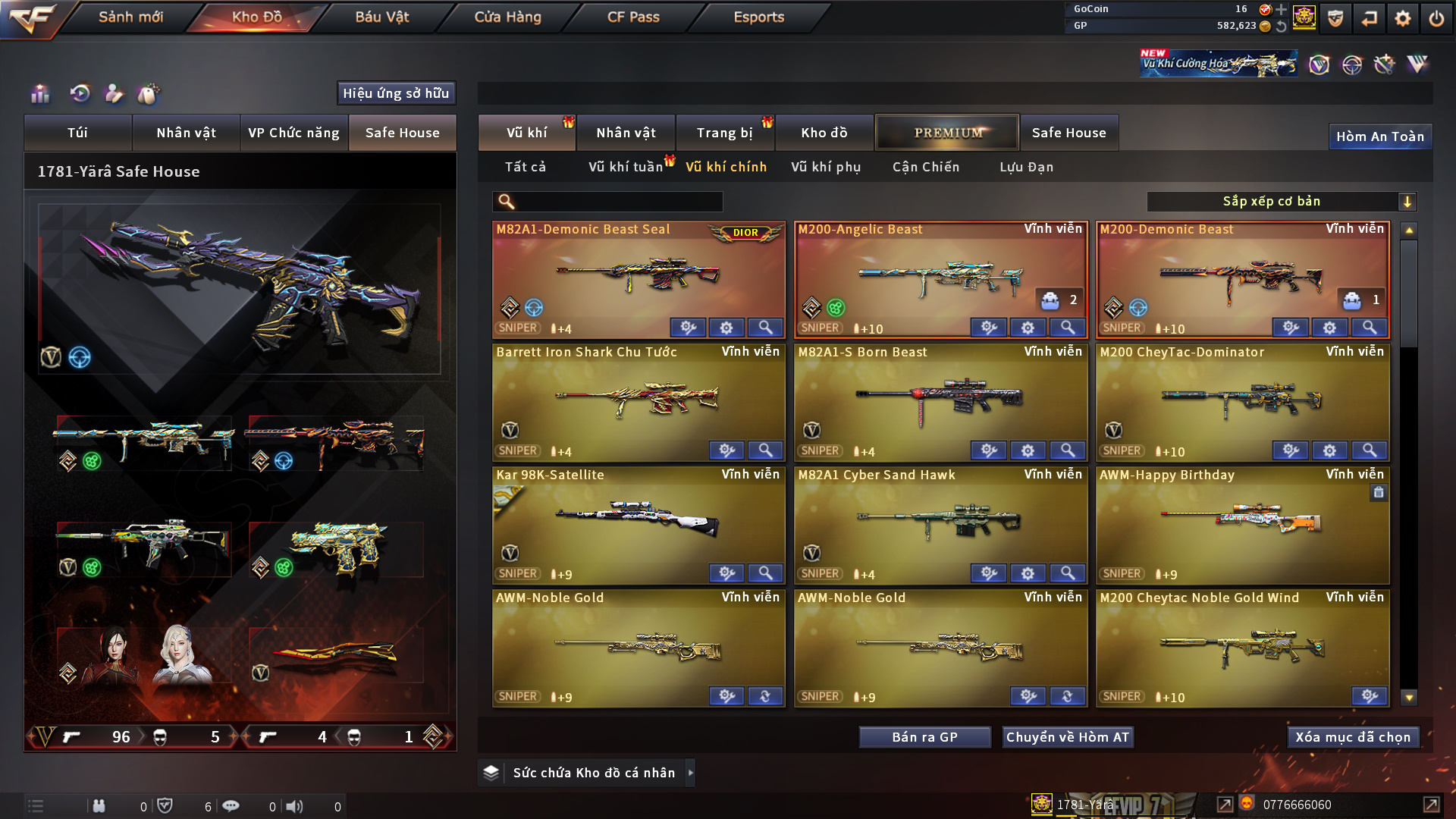Click the power exit button
Viewport: 1456px width, 819px height.
1436,18
